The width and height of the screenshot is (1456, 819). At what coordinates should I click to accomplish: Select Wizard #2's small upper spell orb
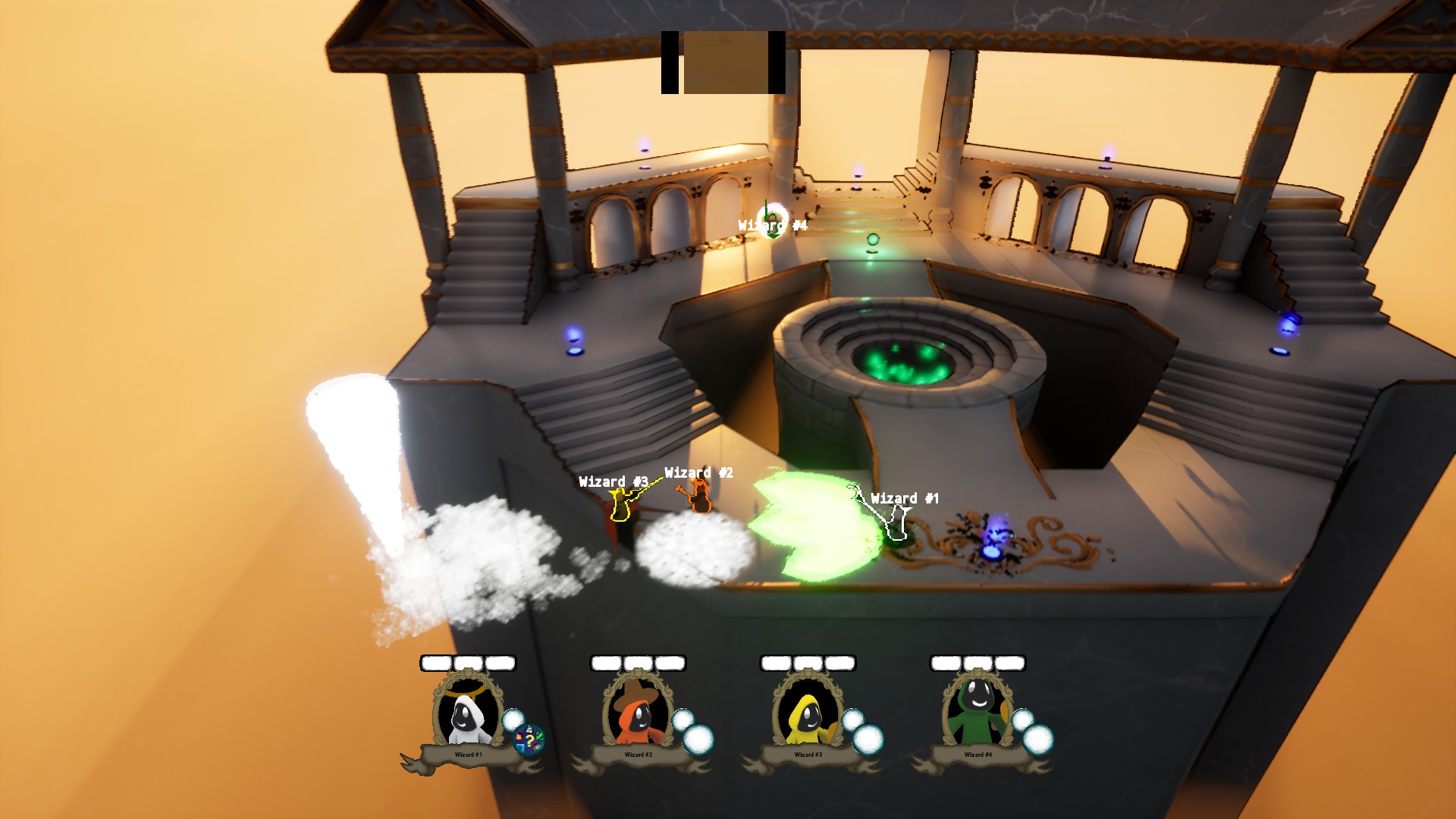coord(684,718)
